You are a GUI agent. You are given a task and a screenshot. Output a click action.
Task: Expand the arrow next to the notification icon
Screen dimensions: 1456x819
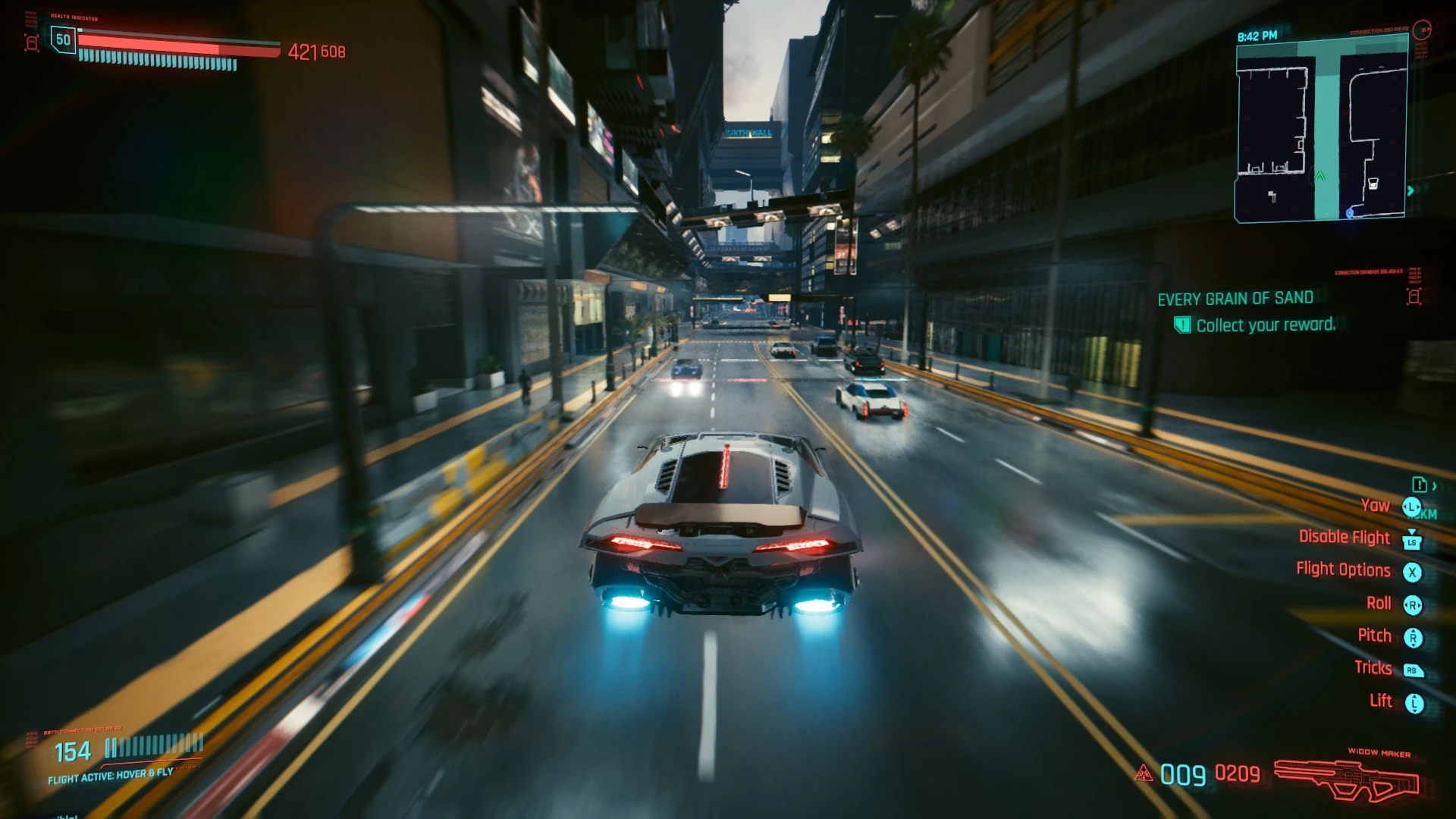point(1436,486)
